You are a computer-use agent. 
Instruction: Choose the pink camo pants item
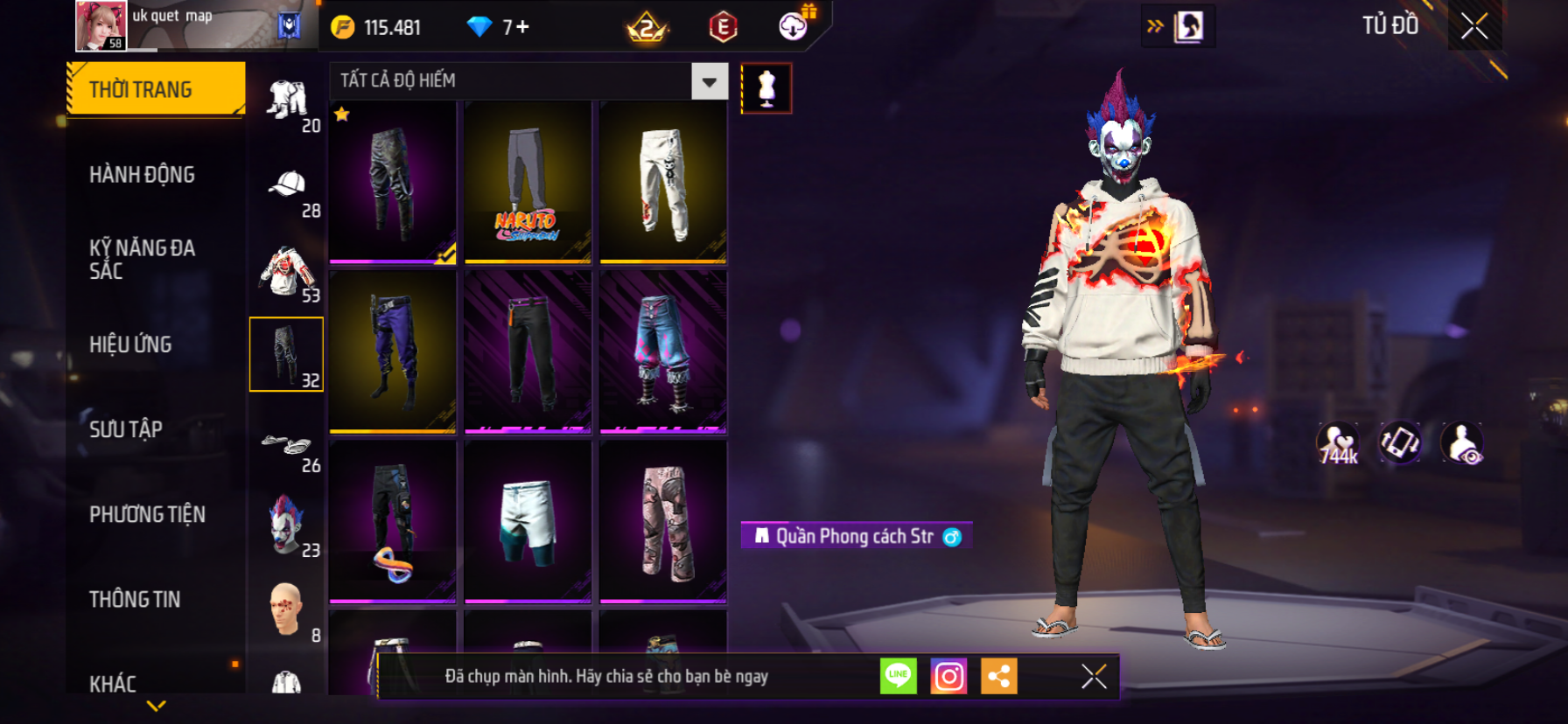coord(663,521)
